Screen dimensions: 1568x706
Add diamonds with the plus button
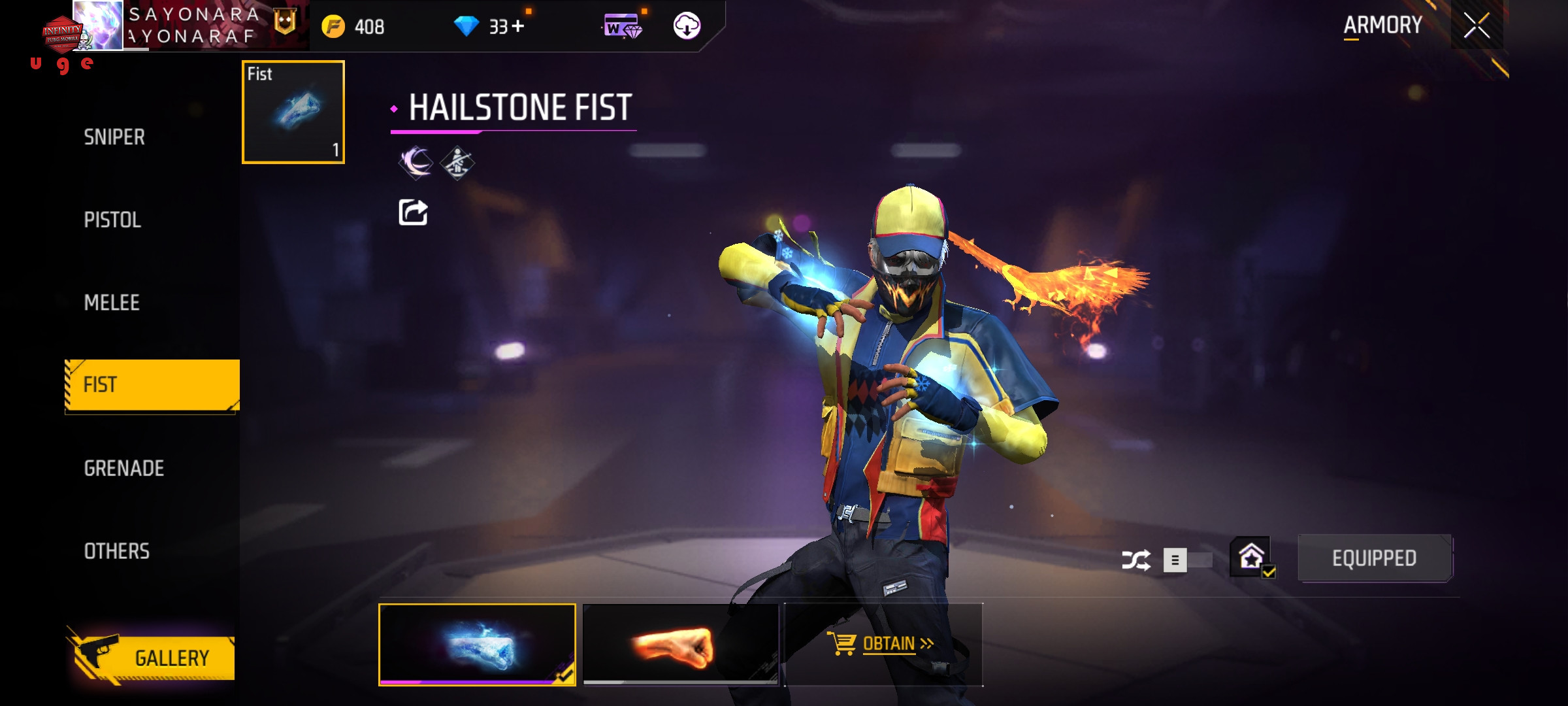[518, 26]
